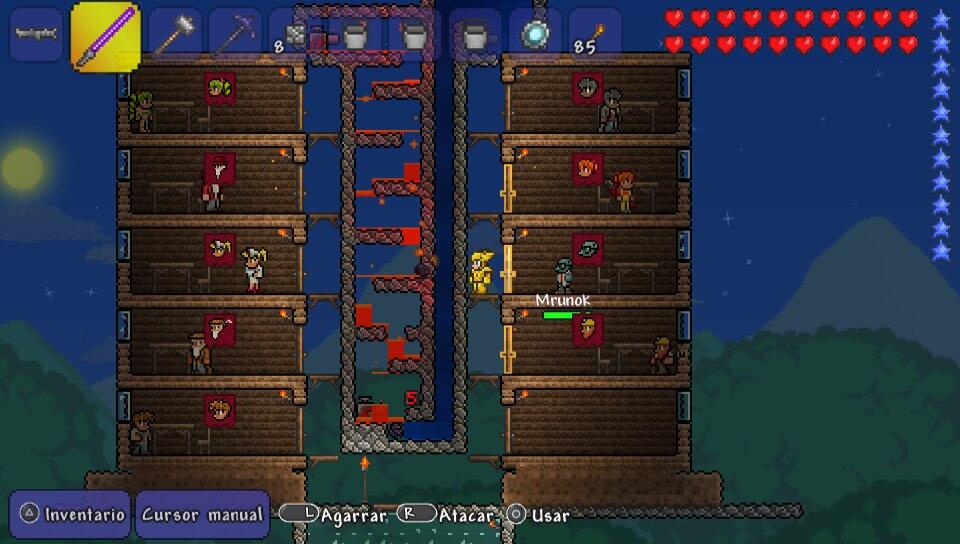
Task: Pick the first hotbar slot weapon
Action: pyautogui.click(x=37, y=34)
